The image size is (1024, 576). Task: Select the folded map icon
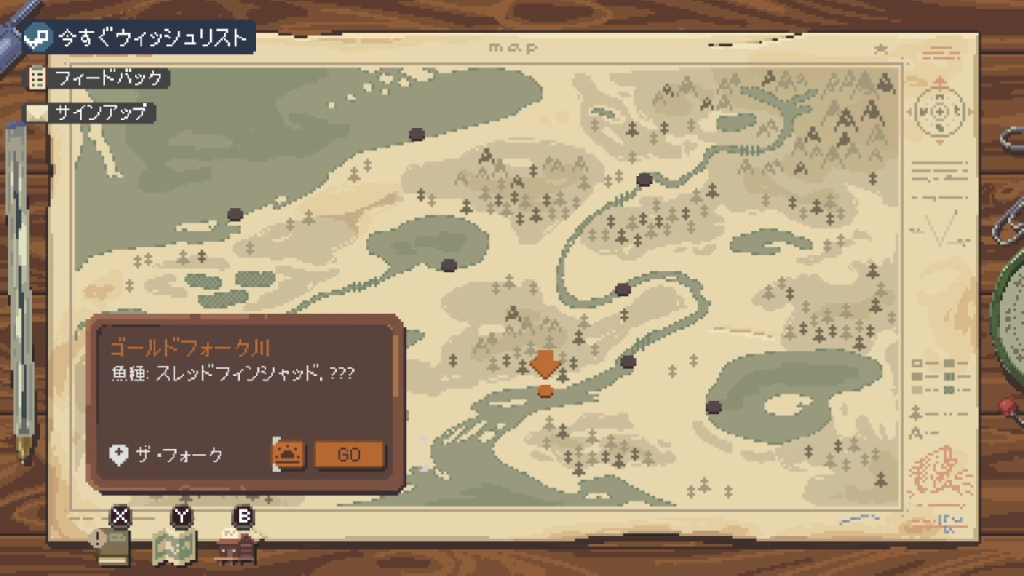point(174,545)
